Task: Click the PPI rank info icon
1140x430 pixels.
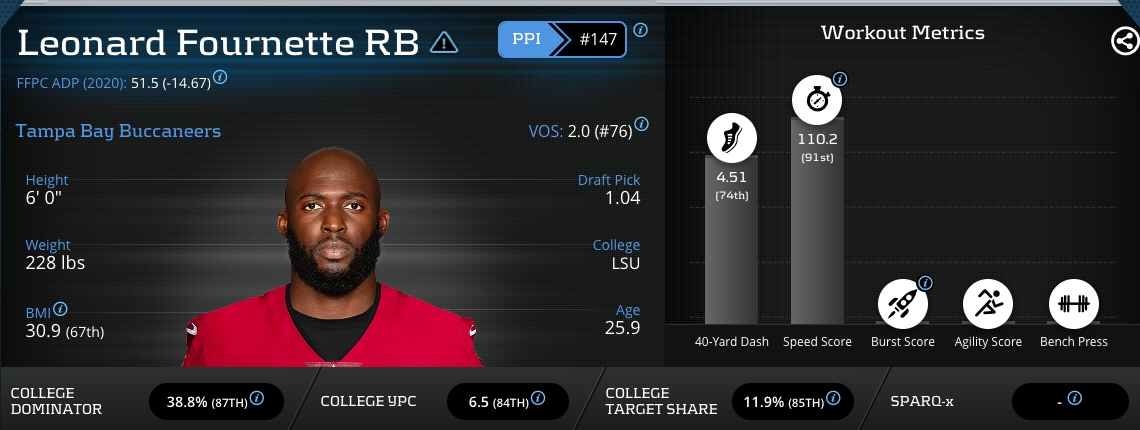Action: click(x=640, y=30)
